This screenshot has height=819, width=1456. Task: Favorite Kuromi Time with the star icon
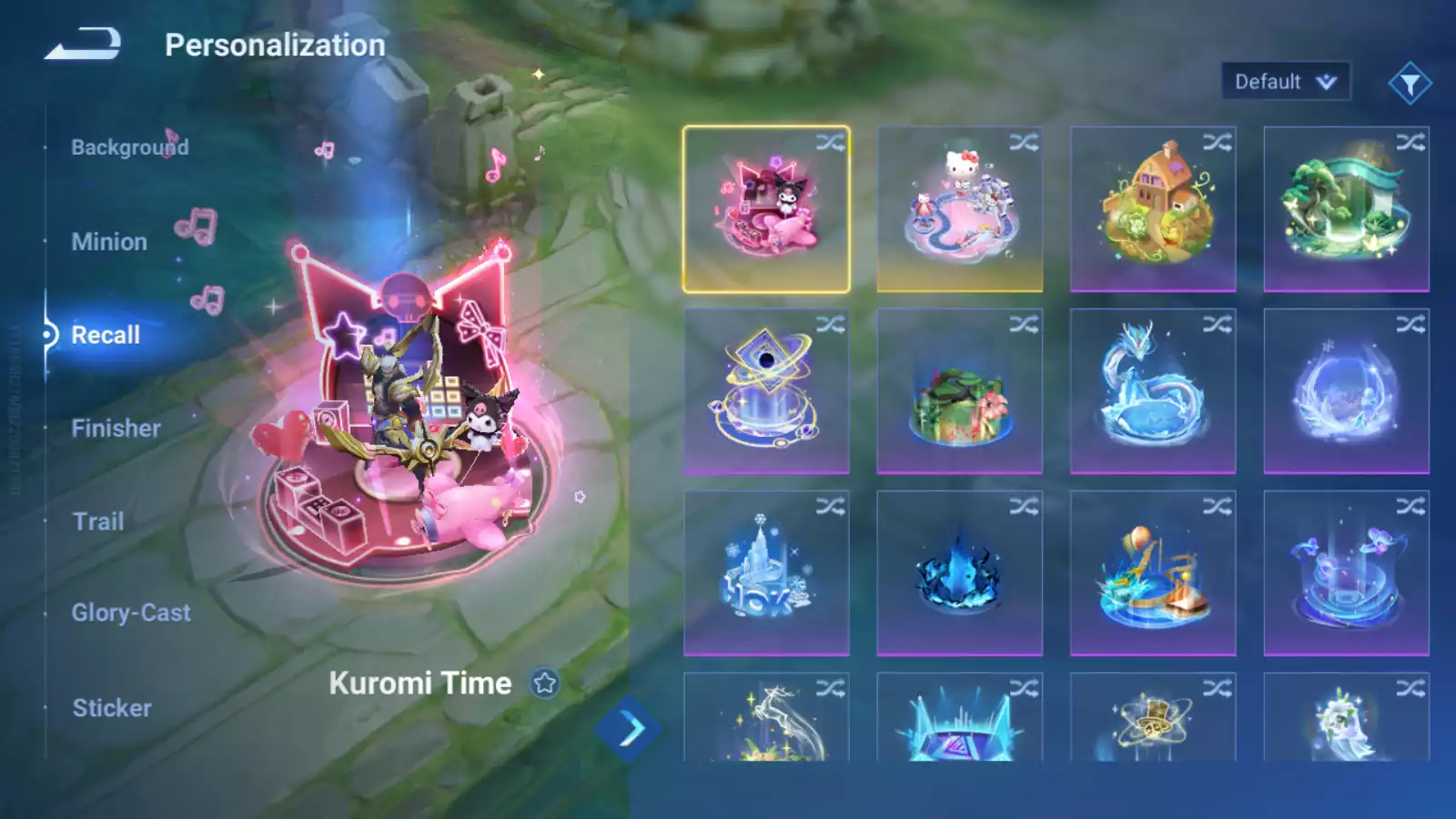coord(545,682)
